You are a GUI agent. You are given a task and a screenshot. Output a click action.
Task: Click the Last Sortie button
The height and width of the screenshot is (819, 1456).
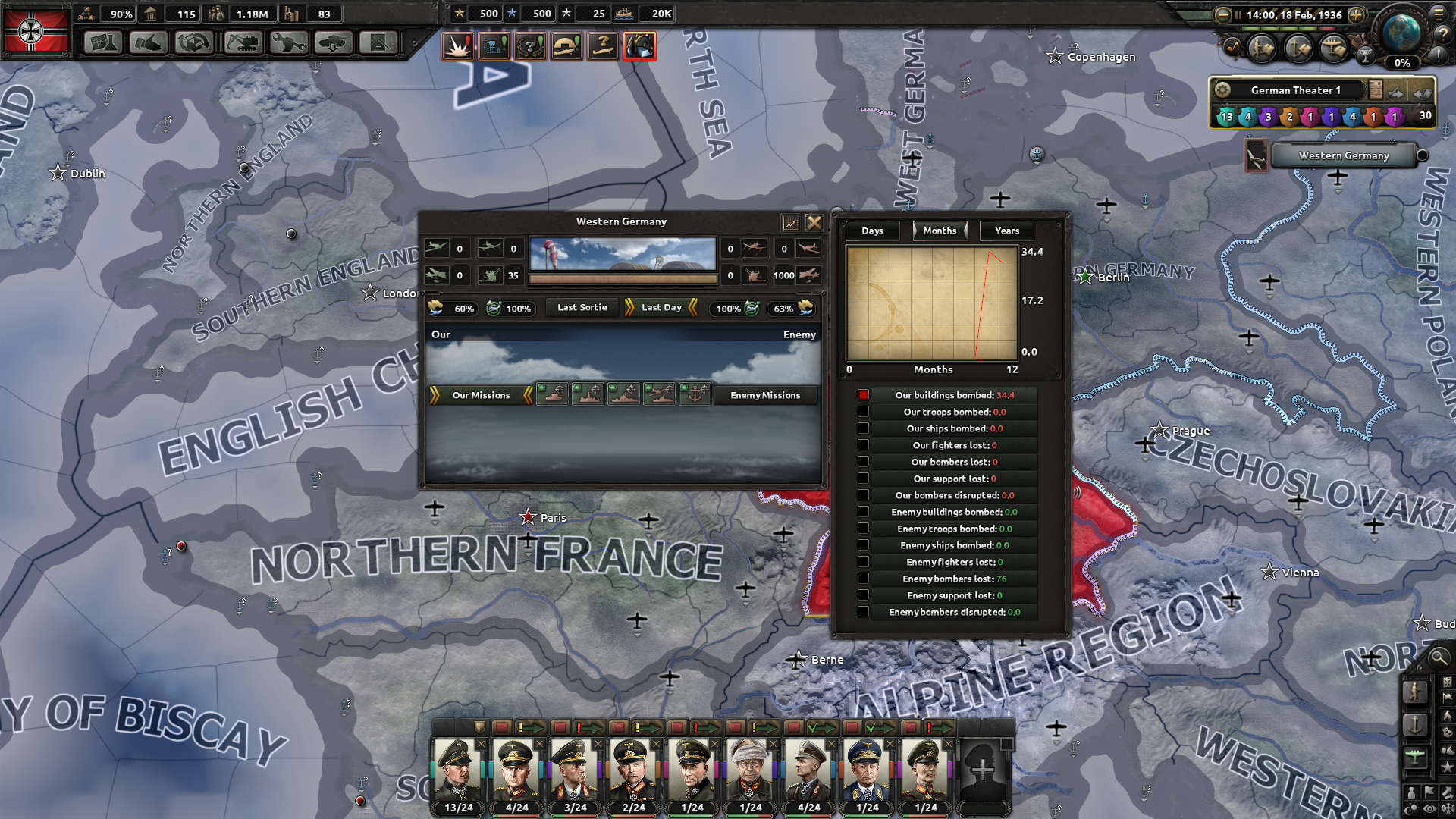pyautogui.click(x=581, y=307)
